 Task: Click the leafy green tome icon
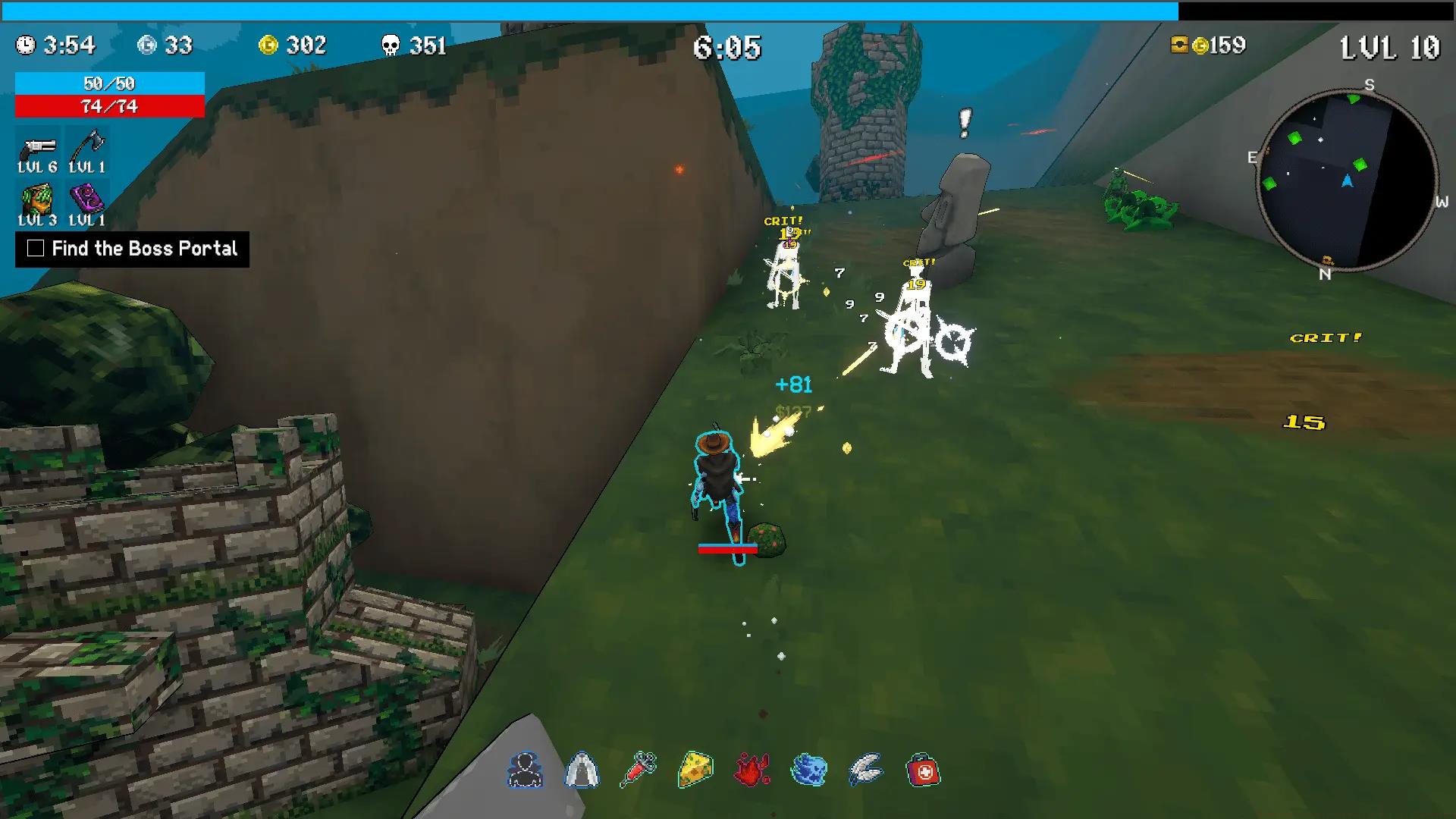(x=39, y=200)
